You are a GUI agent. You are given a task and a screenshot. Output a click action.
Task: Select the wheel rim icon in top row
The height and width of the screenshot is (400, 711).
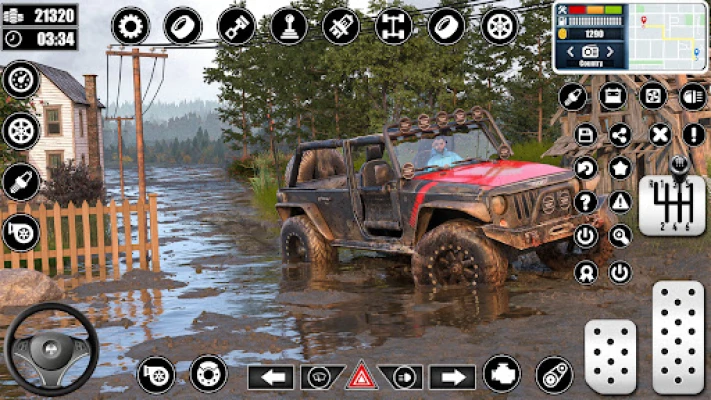point(499,26)
